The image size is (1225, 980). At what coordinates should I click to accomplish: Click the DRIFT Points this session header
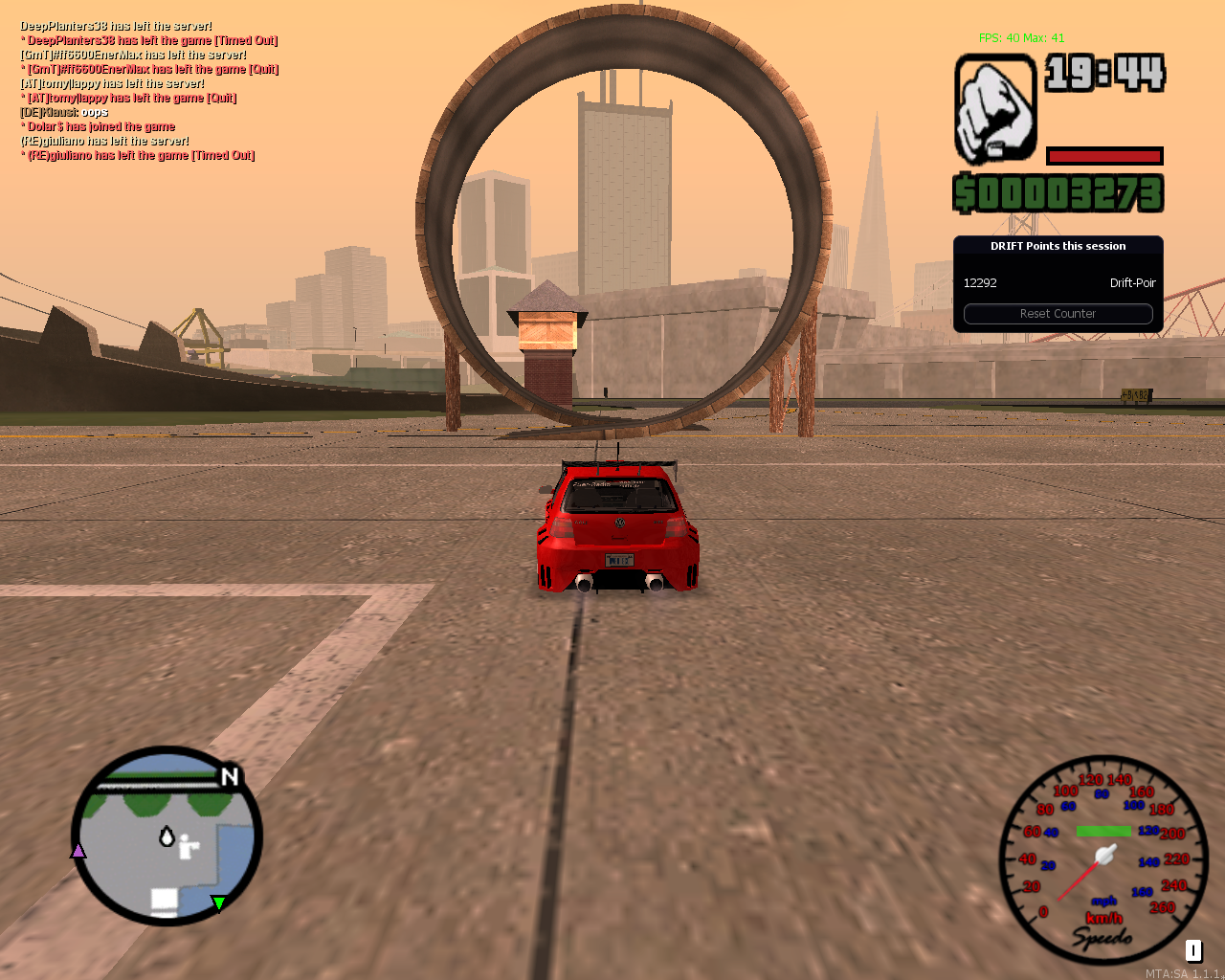[1057, 246]
